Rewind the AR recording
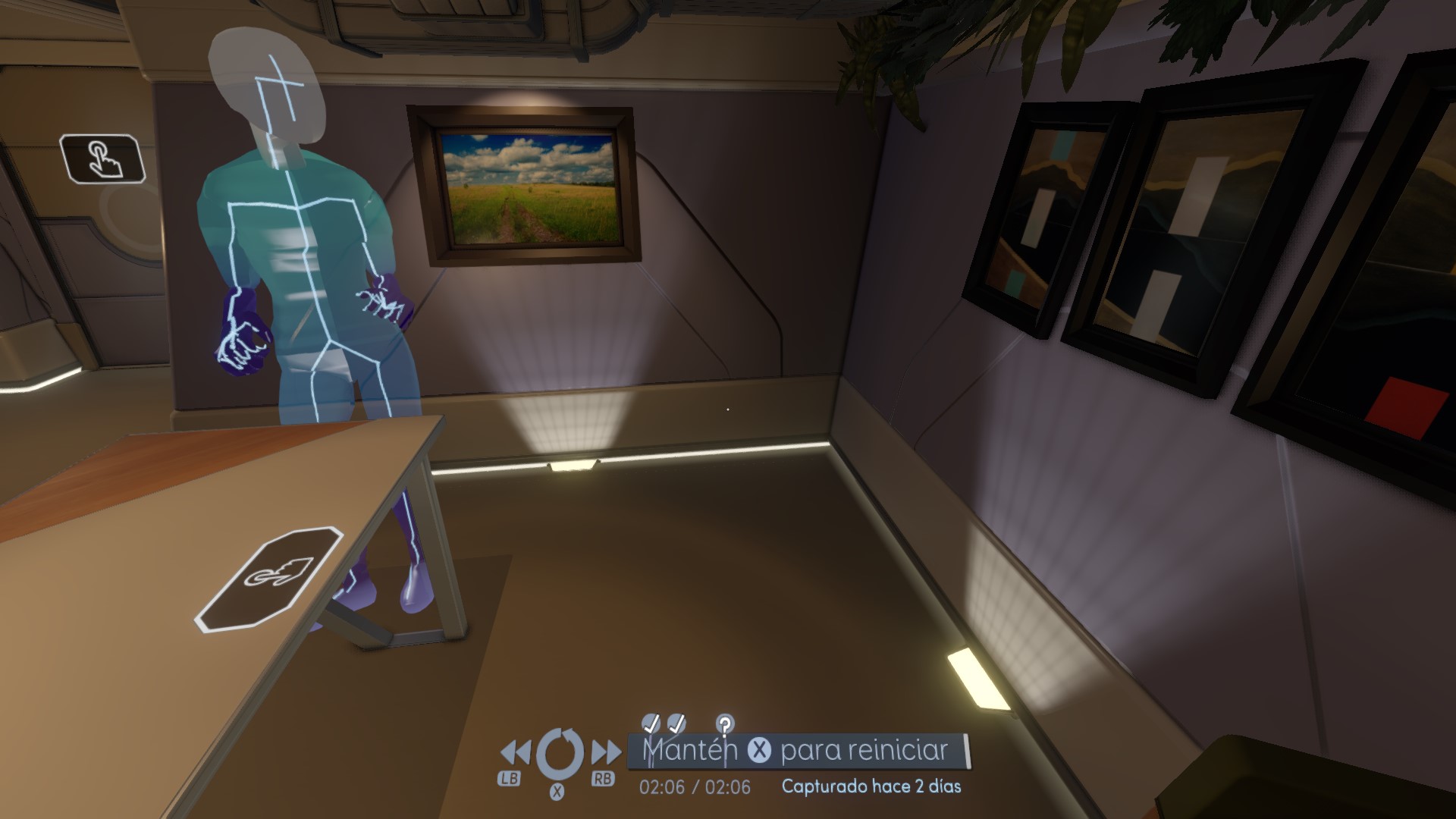1456x819 pixels. [516, 753]
